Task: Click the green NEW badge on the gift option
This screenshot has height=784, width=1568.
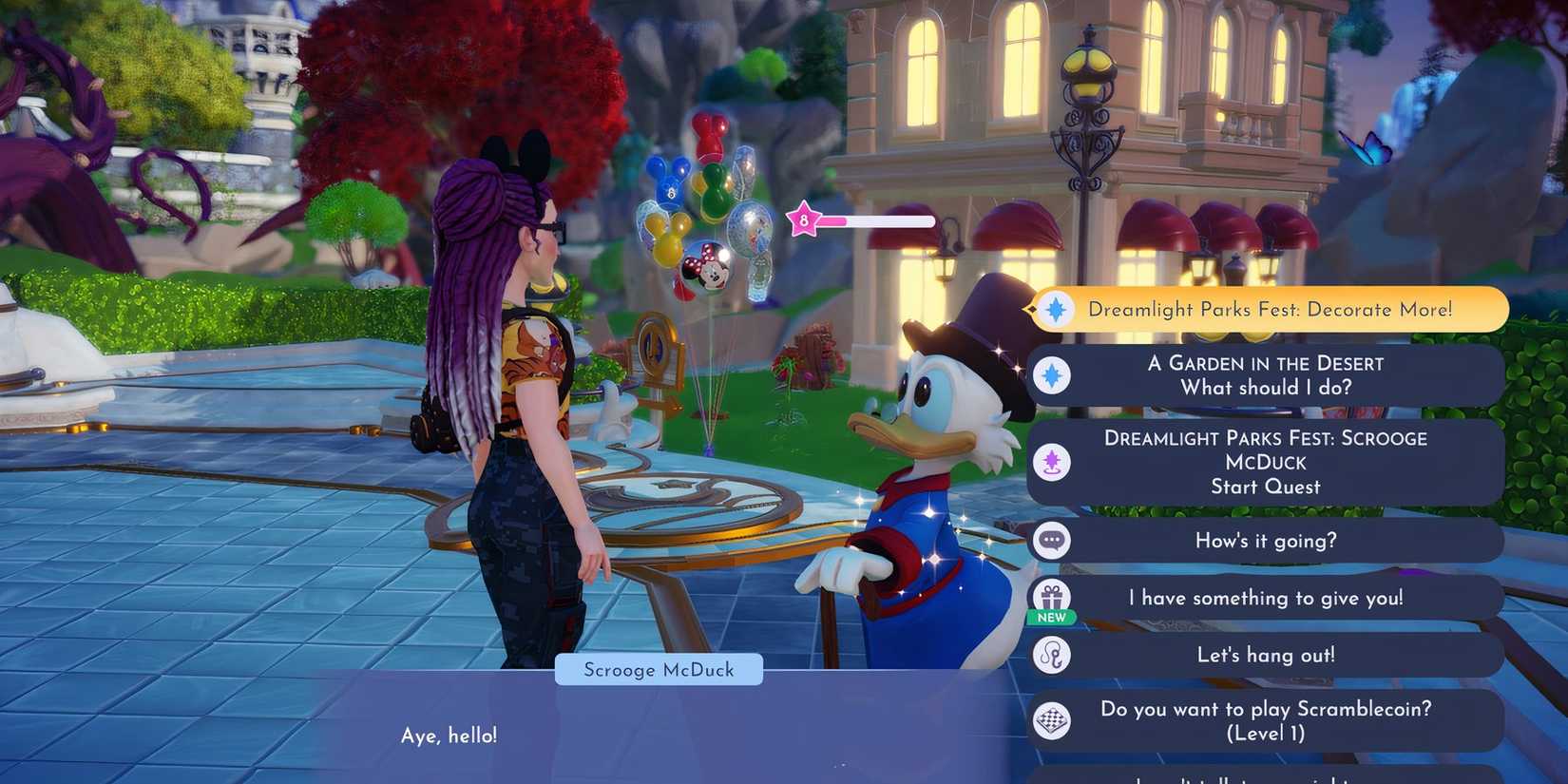Action: coord(1051,617)
